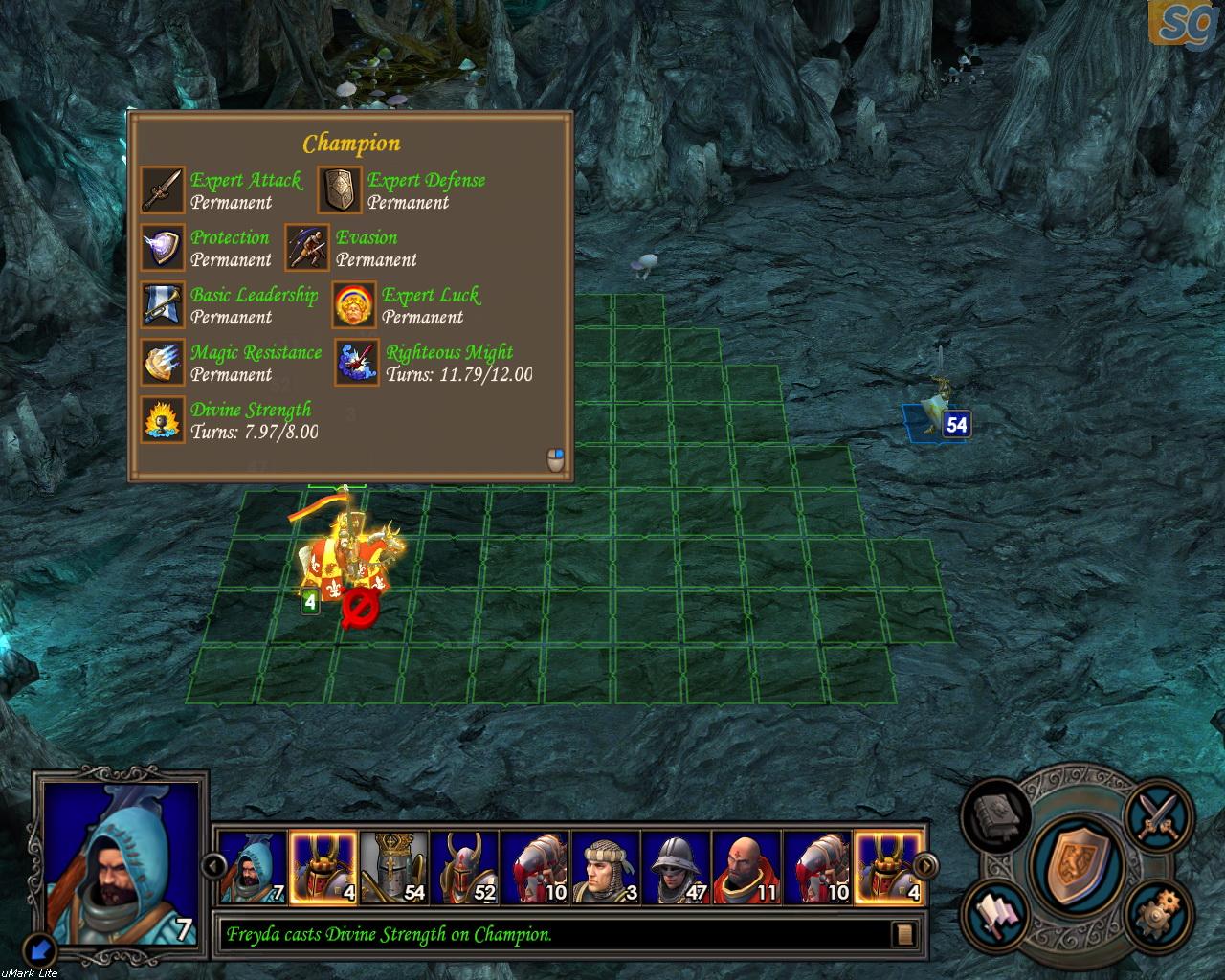Select the crowned knight portrait with 54

[x=395, y=867]
